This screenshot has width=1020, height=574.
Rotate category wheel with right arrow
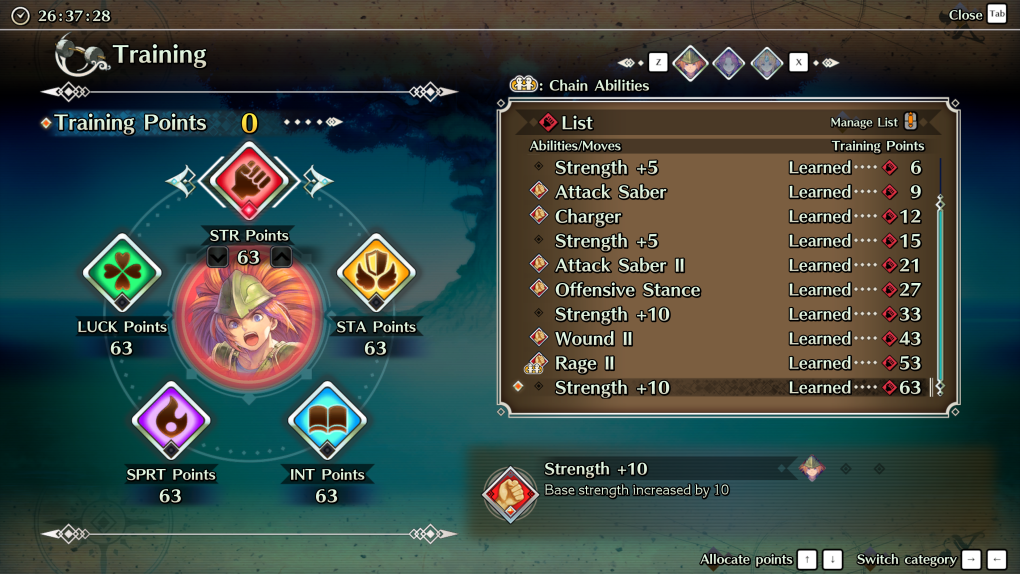click(x=317, y=181)
